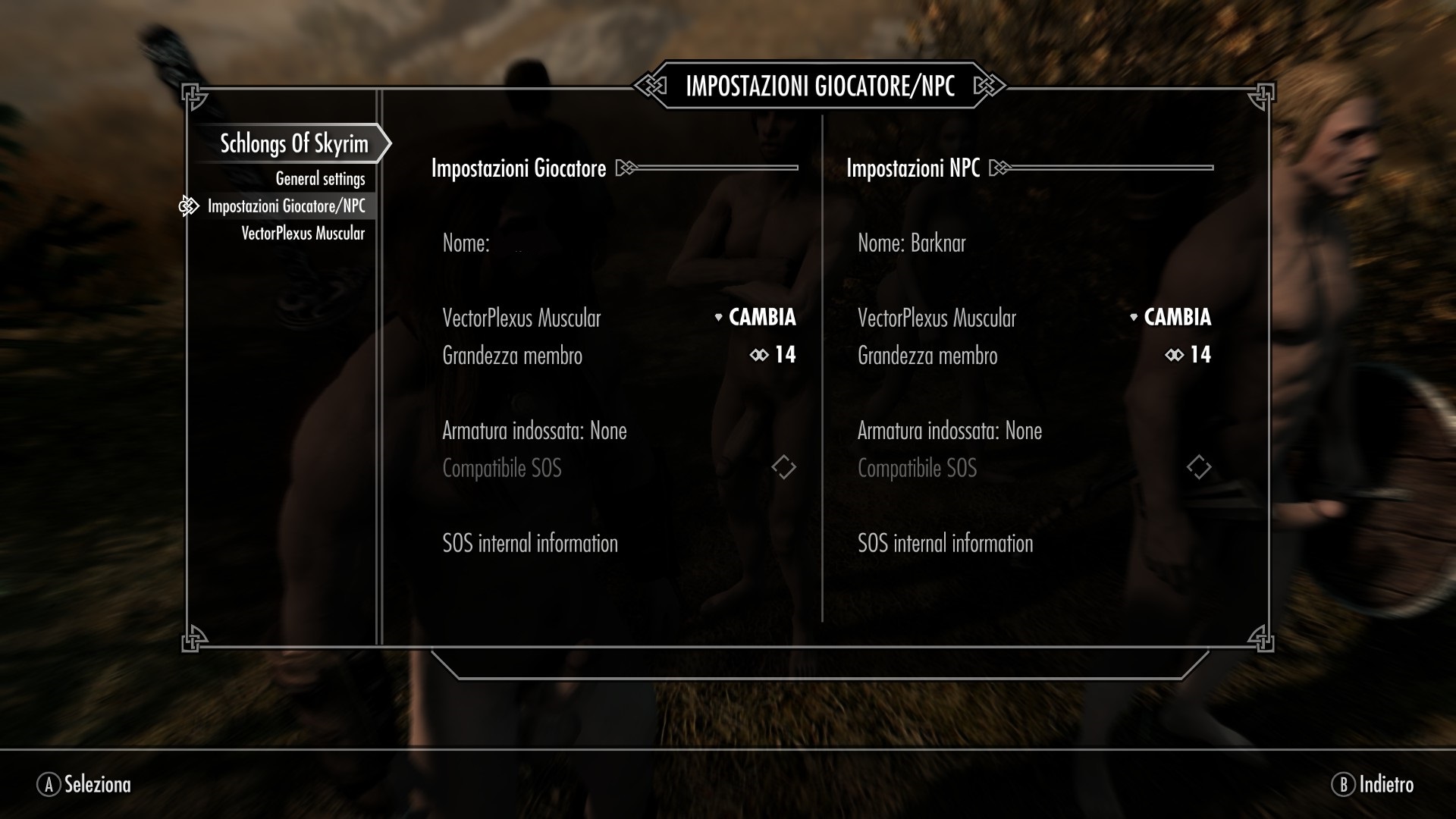Toggle the NPC's Compatibile SOS checkbox
The height and width of the screenshot is (819, 1456).
[x=1198, y=467]
